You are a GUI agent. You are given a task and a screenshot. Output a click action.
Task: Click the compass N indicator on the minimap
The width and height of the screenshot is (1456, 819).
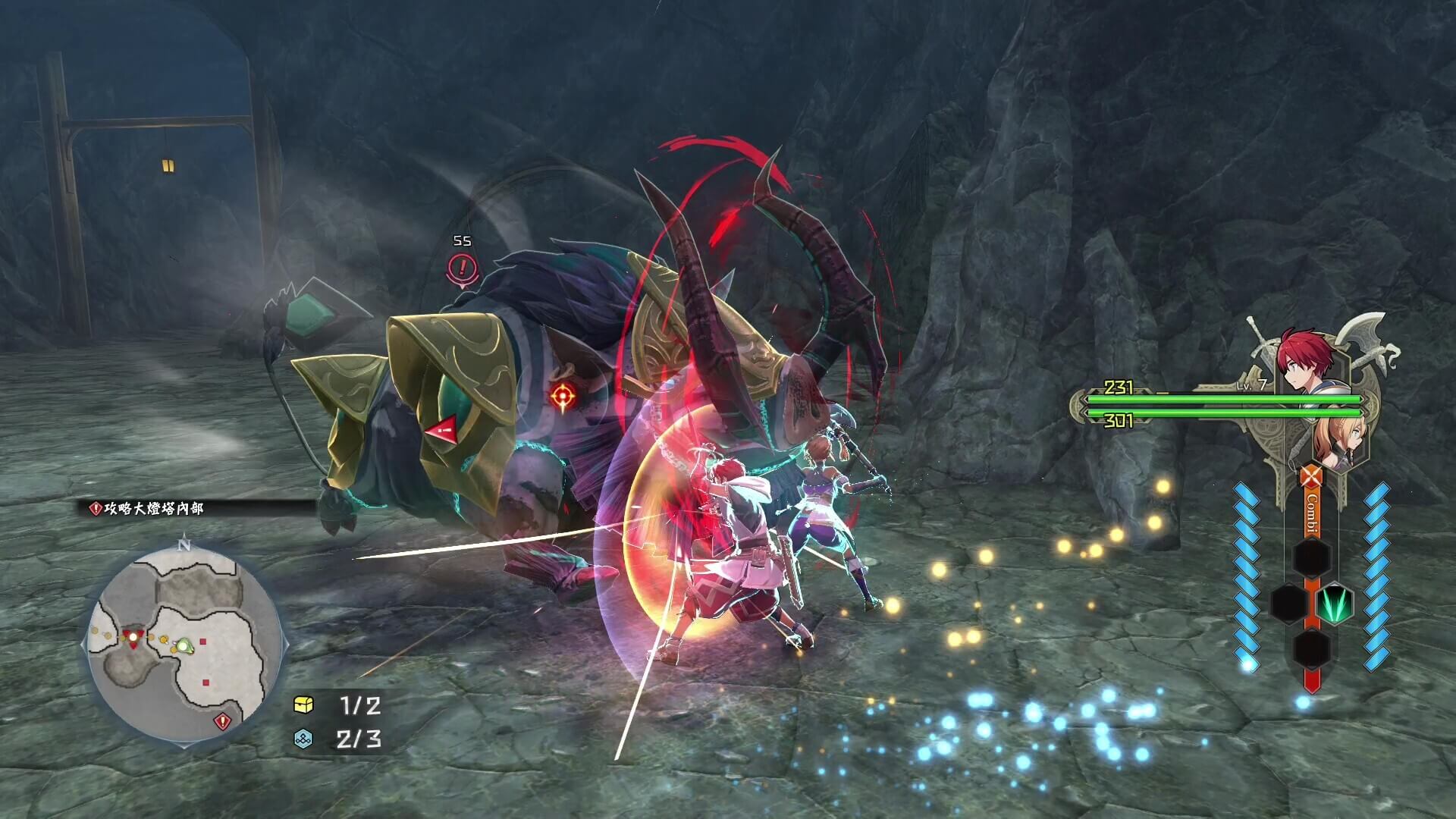(x=184, y=544)
